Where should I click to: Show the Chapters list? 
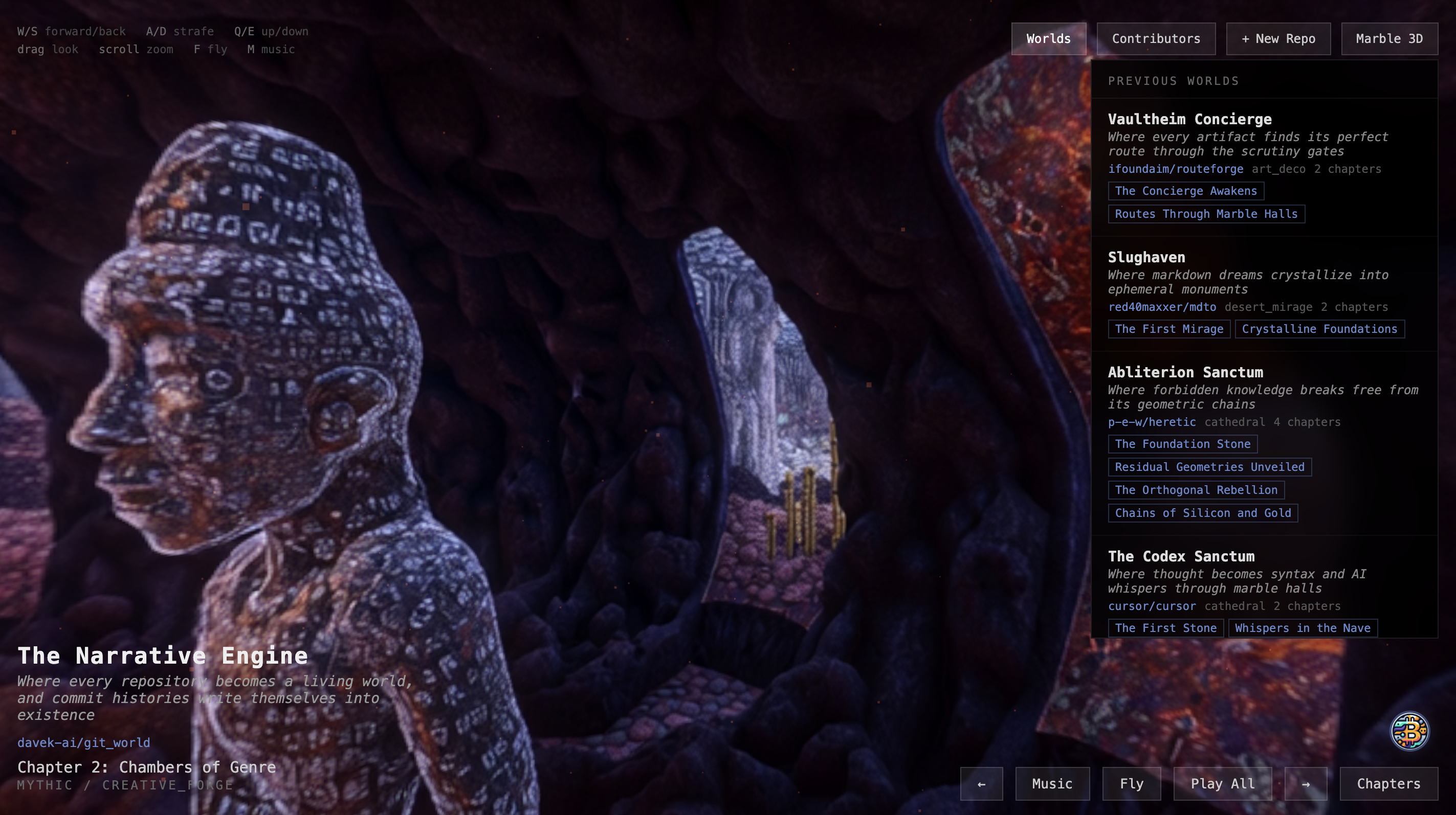pos(1388,784)
